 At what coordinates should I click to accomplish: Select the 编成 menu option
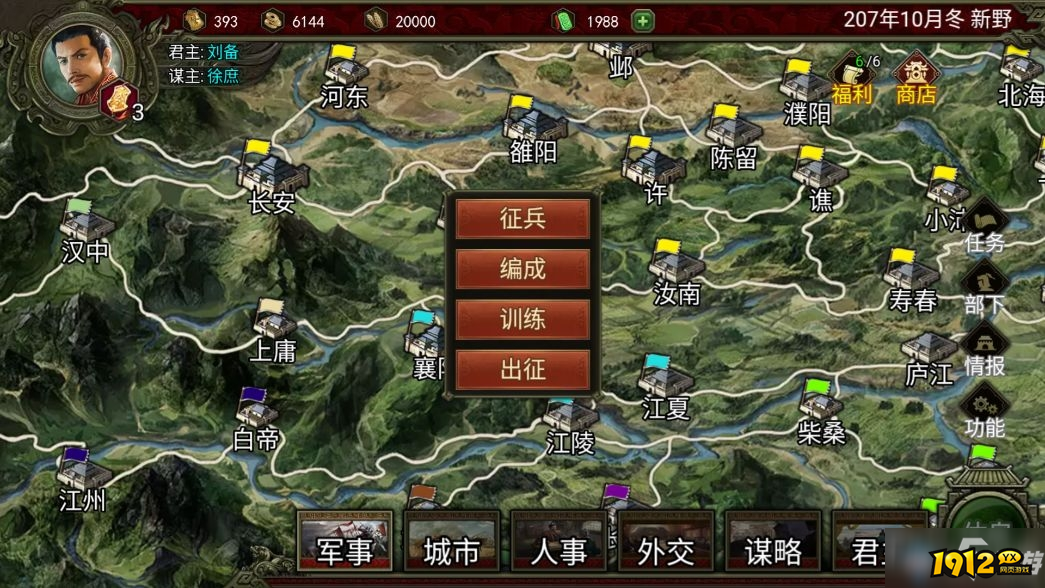[522, 269]
